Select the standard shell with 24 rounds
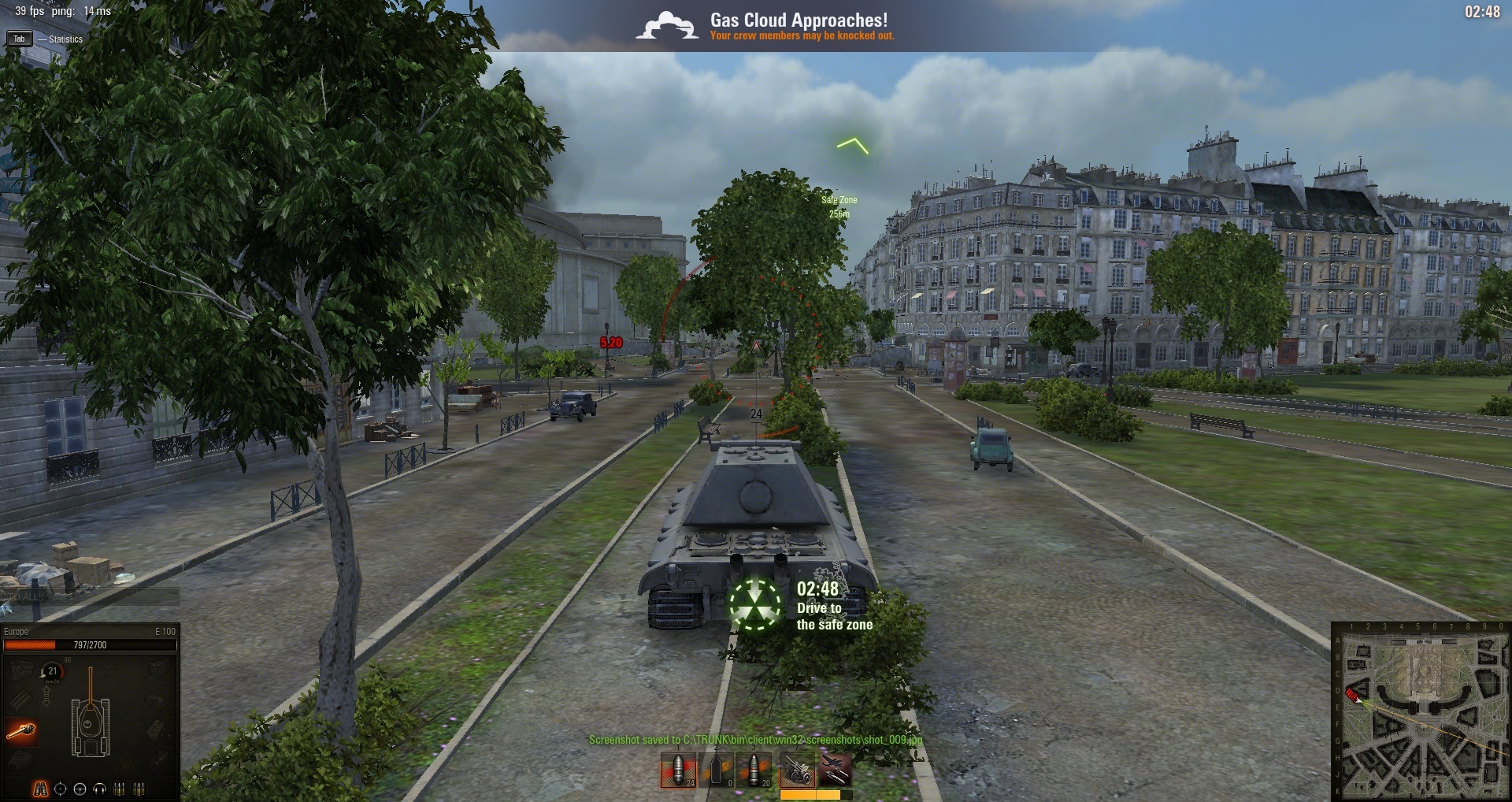 tap(678, 770)
